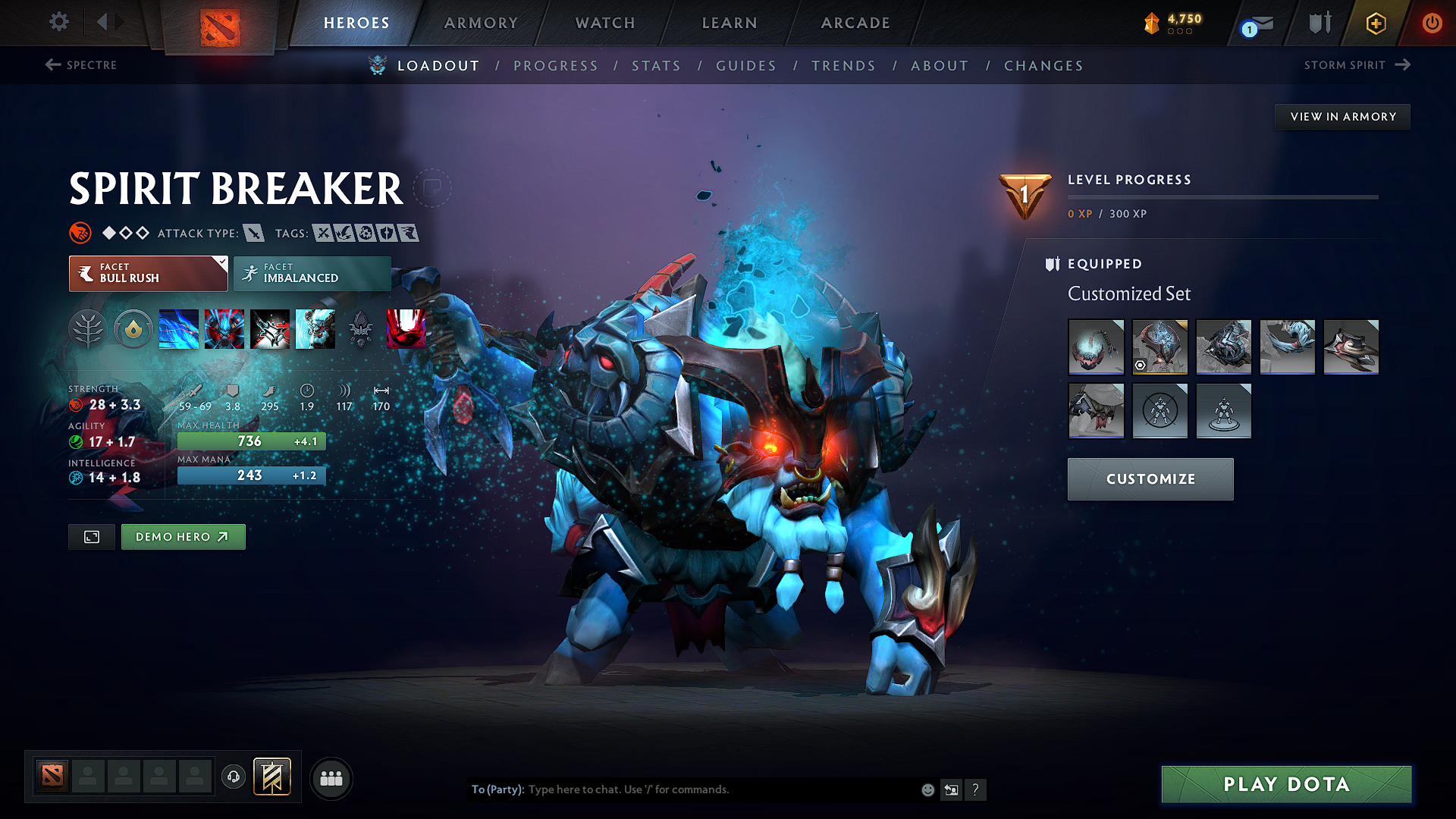Click the power button icon top right

pyautogui.click(x=1432, y=23)
